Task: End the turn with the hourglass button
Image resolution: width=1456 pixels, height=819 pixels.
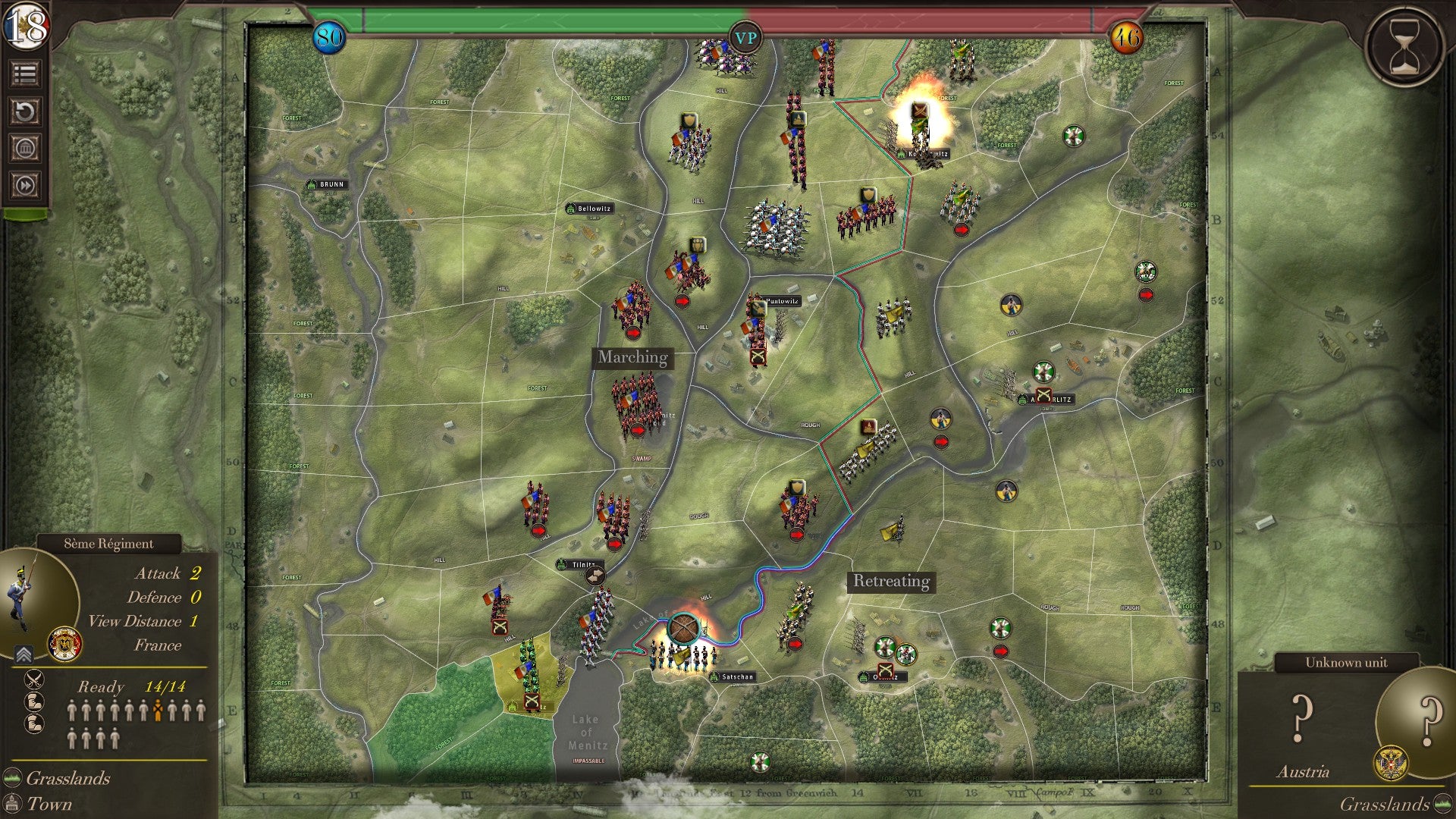Action: (1405, 46)
